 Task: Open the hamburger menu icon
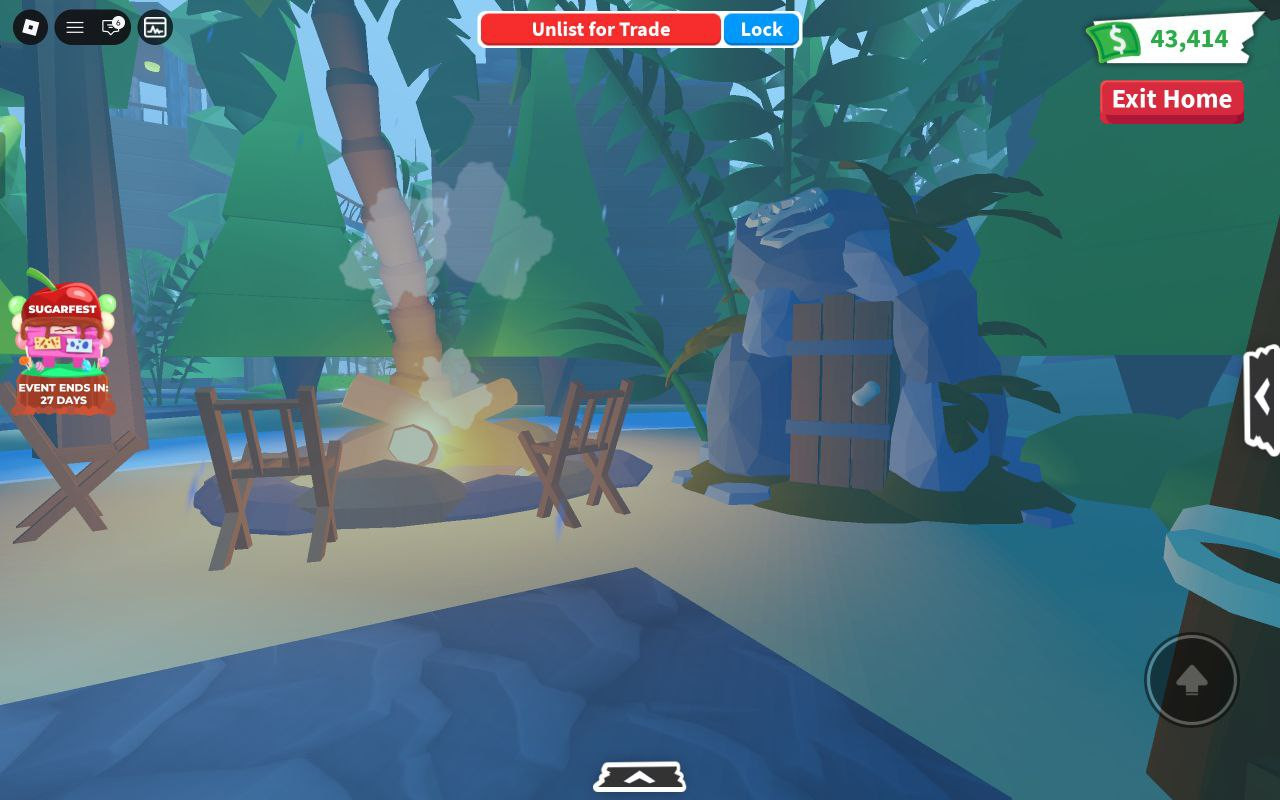tap(75, 28)
